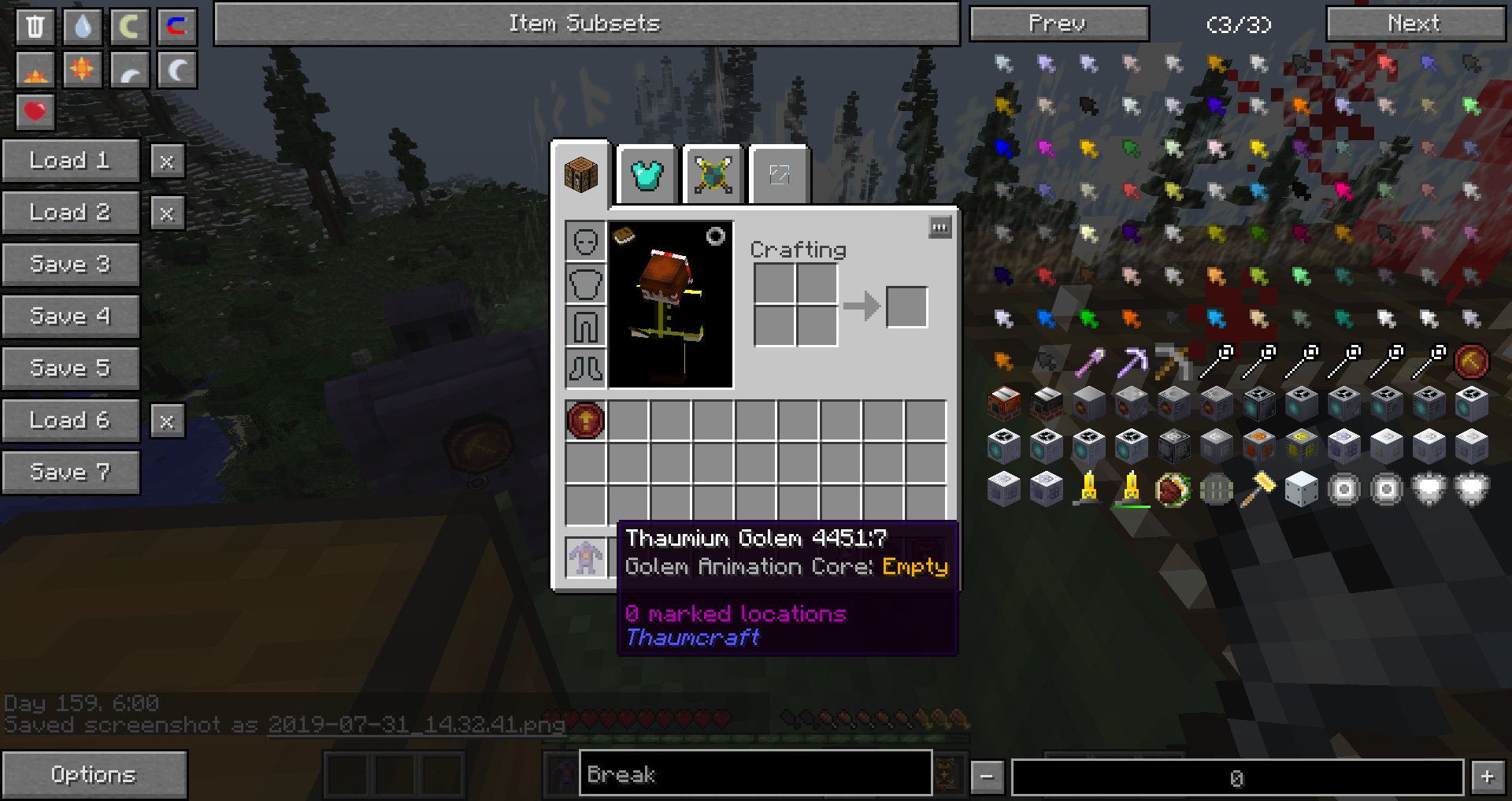Open the item subsets dots button

coord(940,228)
